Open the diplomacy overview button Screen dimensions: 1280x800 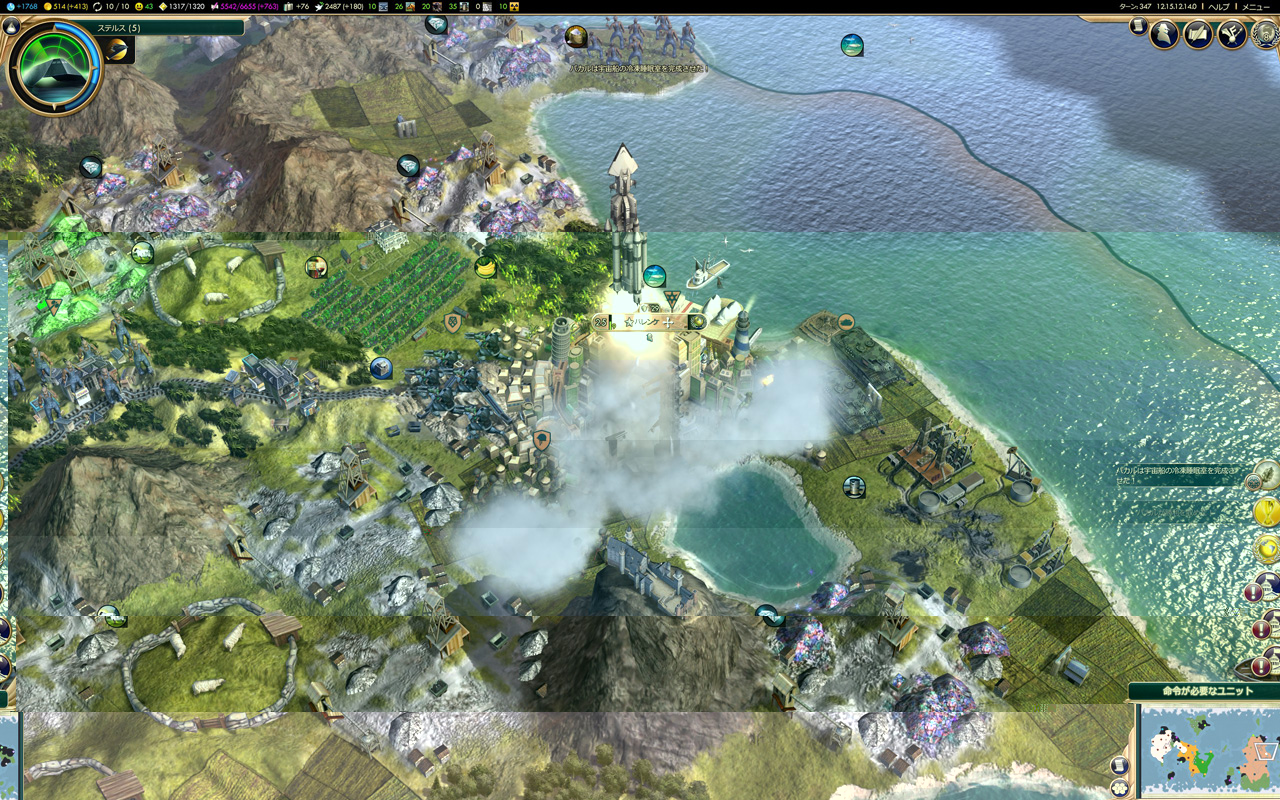tap(1232, 35)
